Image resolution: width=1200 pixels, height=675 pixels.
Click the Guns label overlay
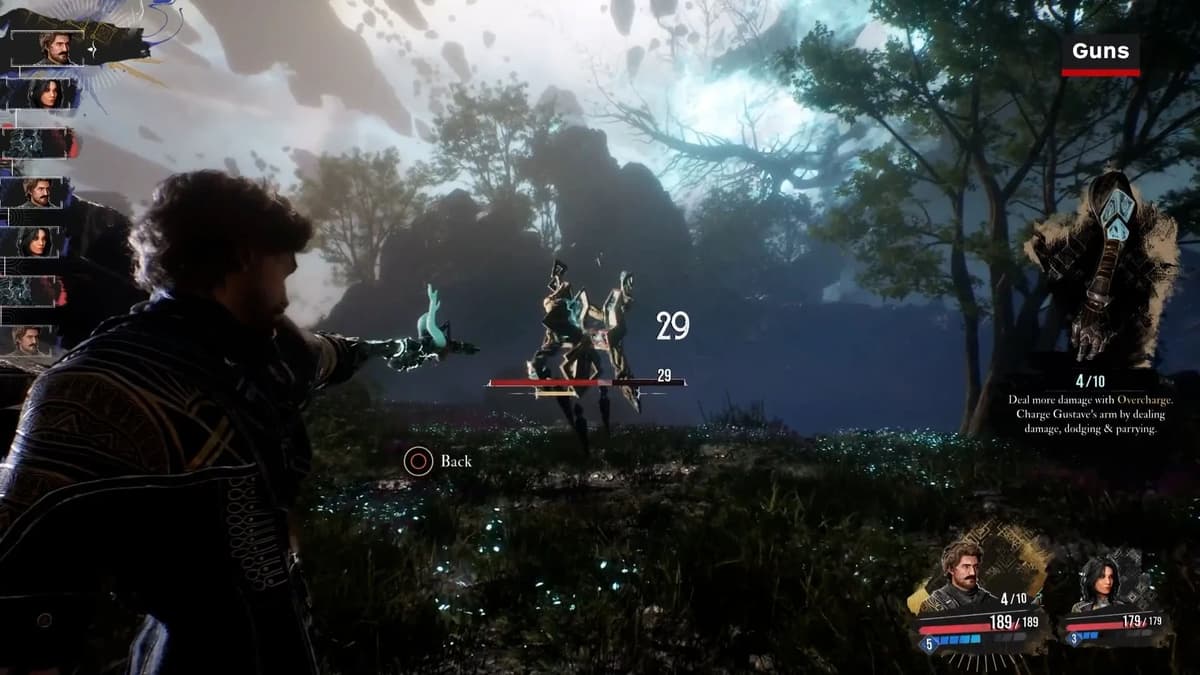coord(1100,52)
